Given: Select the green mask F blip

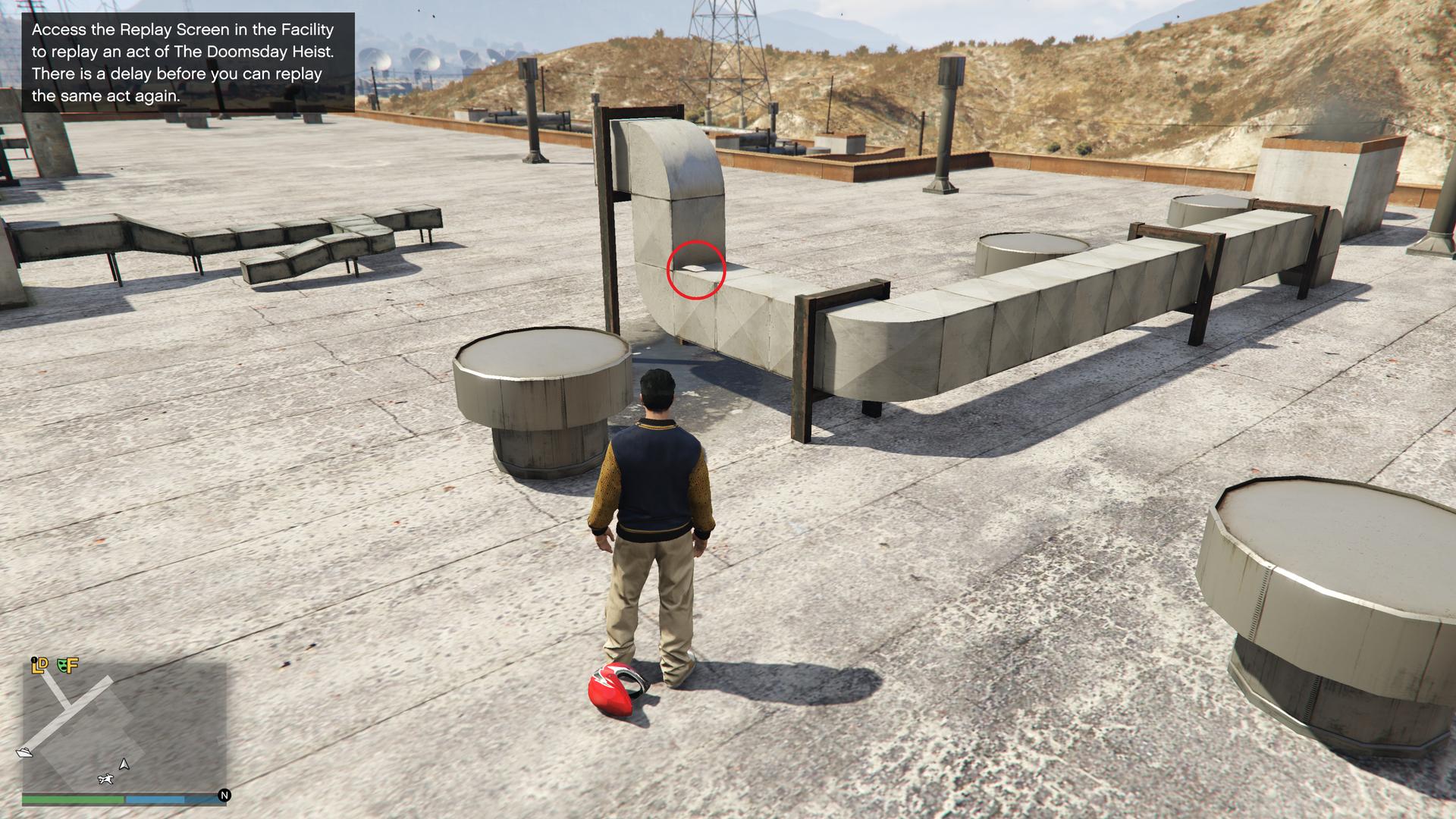Looking at the screenshot, I should (68, 665).
